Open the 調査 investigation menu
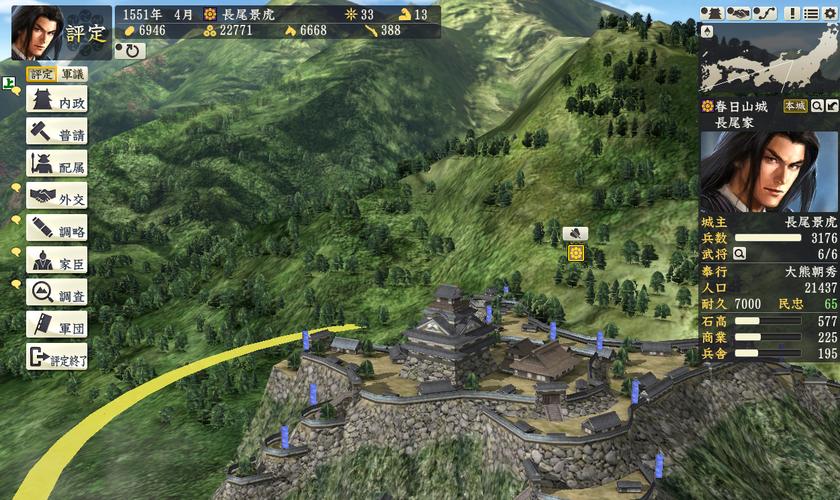This screenshot has width=840, height=500. (x=57, y=293)
